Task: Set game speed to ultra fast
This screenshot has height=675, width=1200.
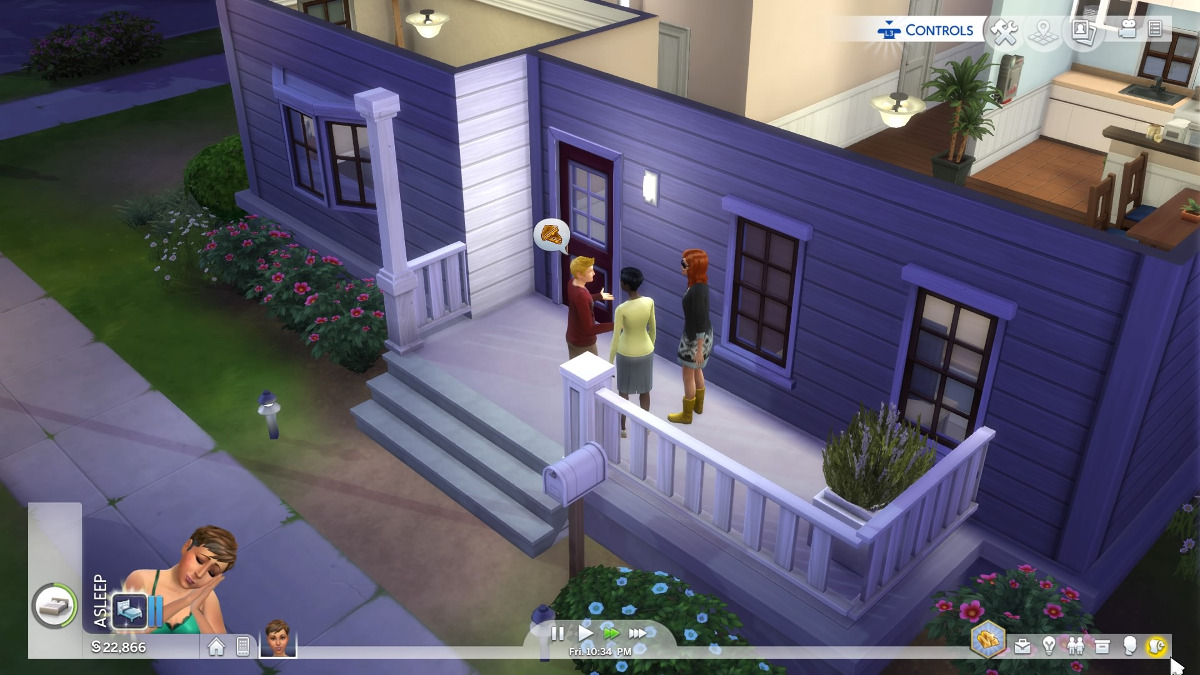Action: 637,633
